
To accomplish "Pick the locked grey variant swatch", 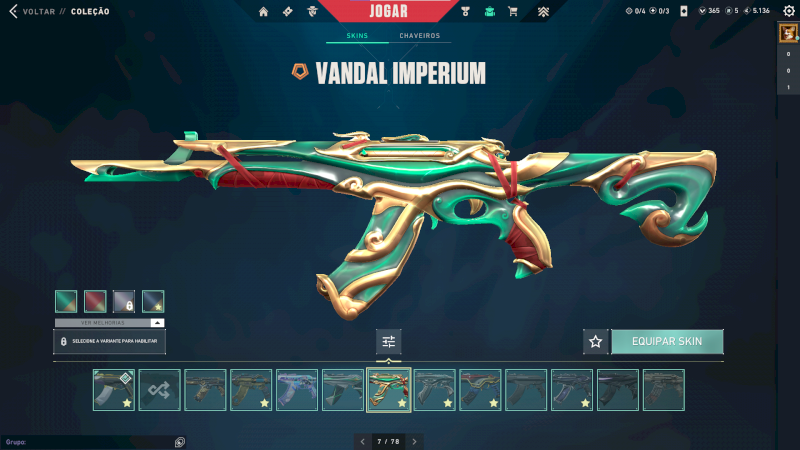I will click(124, 301).
